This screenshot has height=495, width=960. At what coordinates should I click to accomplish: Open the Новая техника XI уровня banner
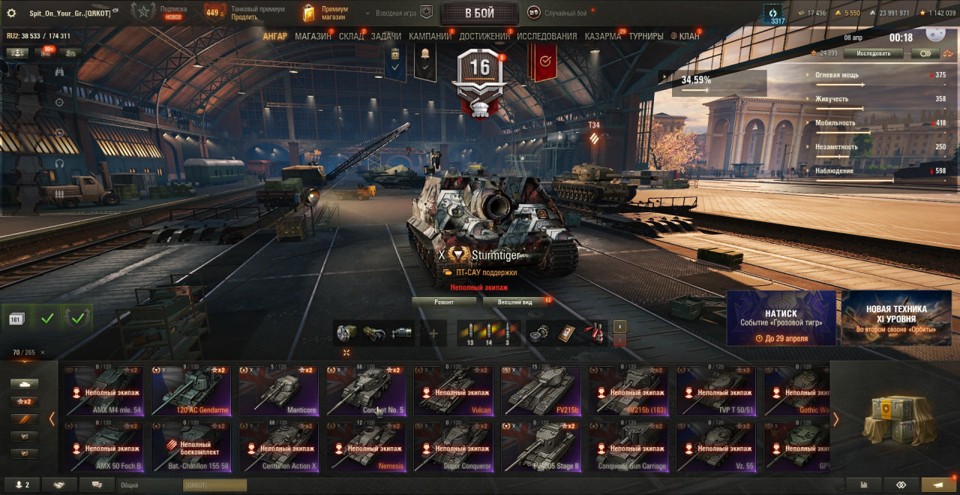pyautogui.click(x=896, y=318)
